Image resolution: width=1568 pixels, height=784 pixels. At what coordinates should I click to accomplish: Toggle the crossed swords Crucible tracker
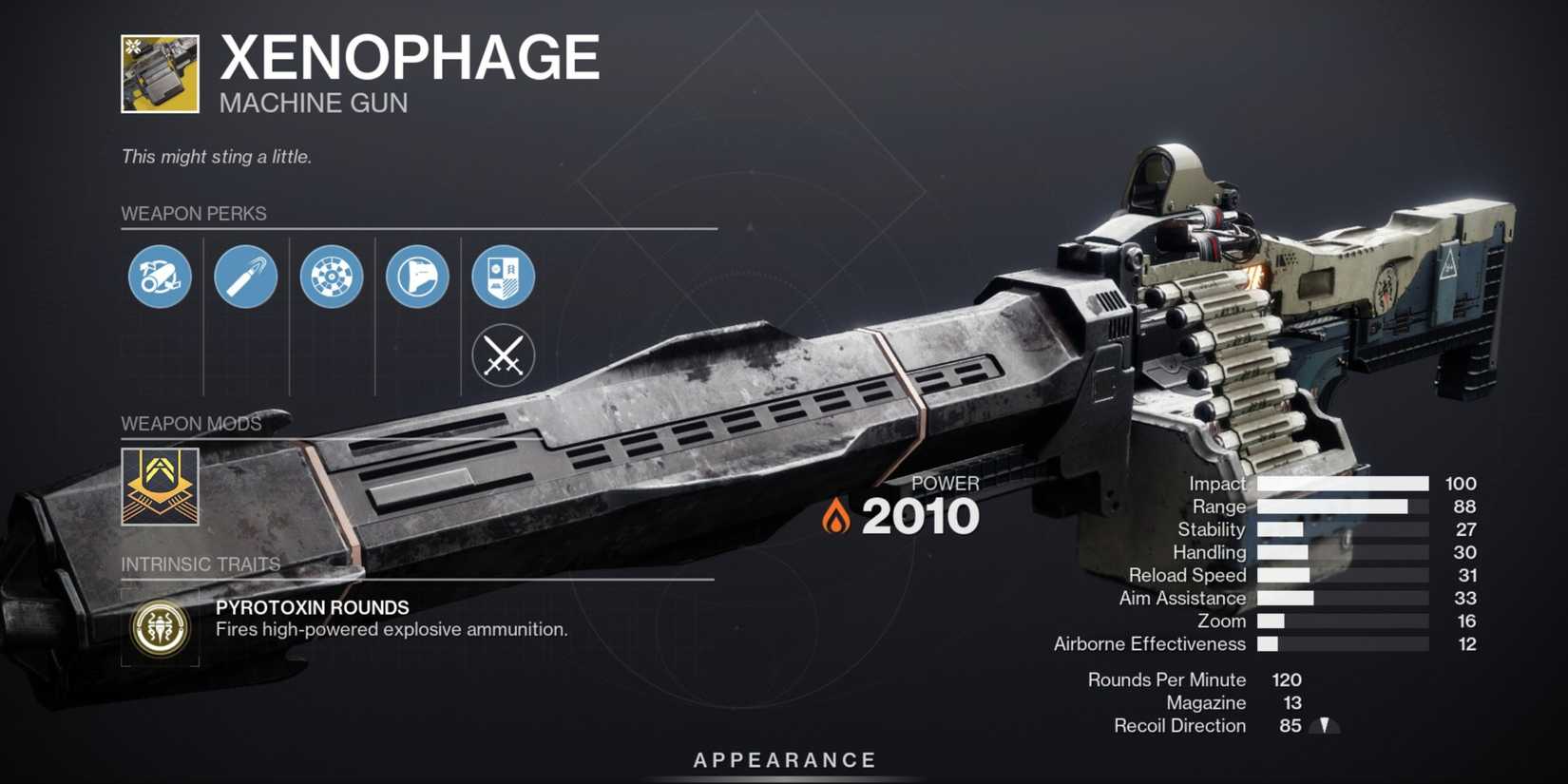pos(502,355)
